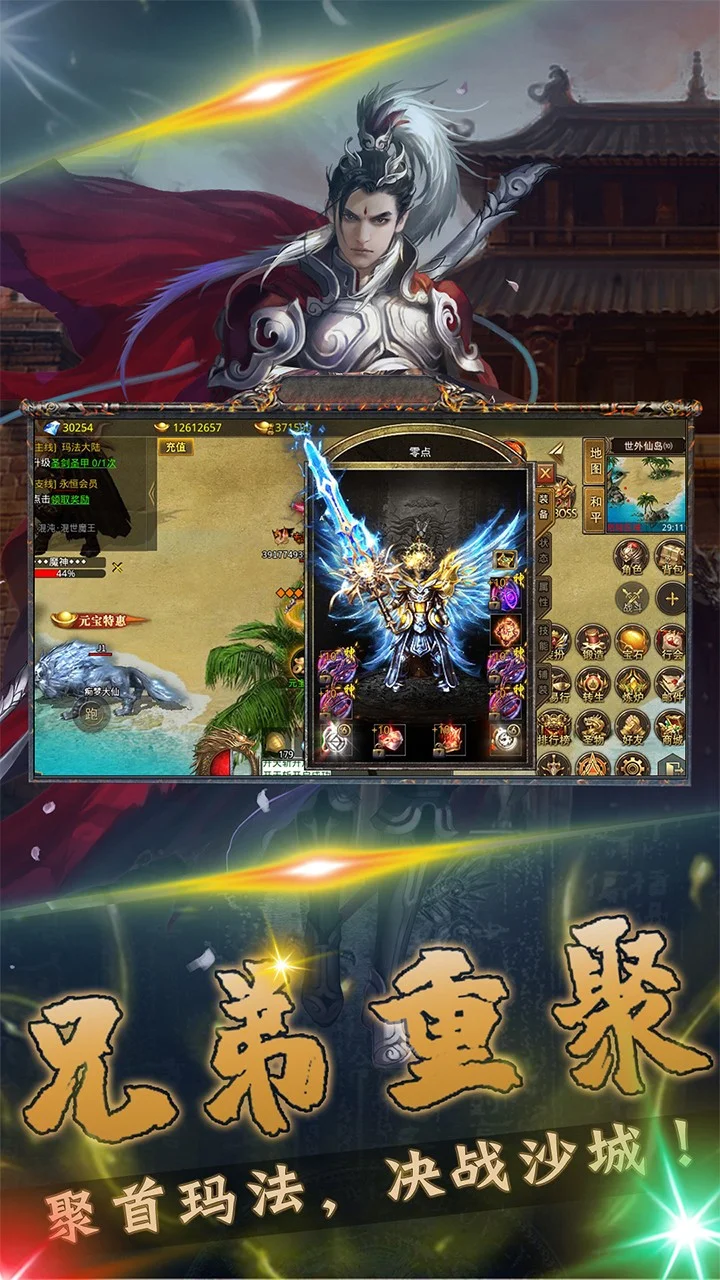The image size is (720, 1280).
Task: Click the 充值 recharge button
Action: (x=176, y=447)
